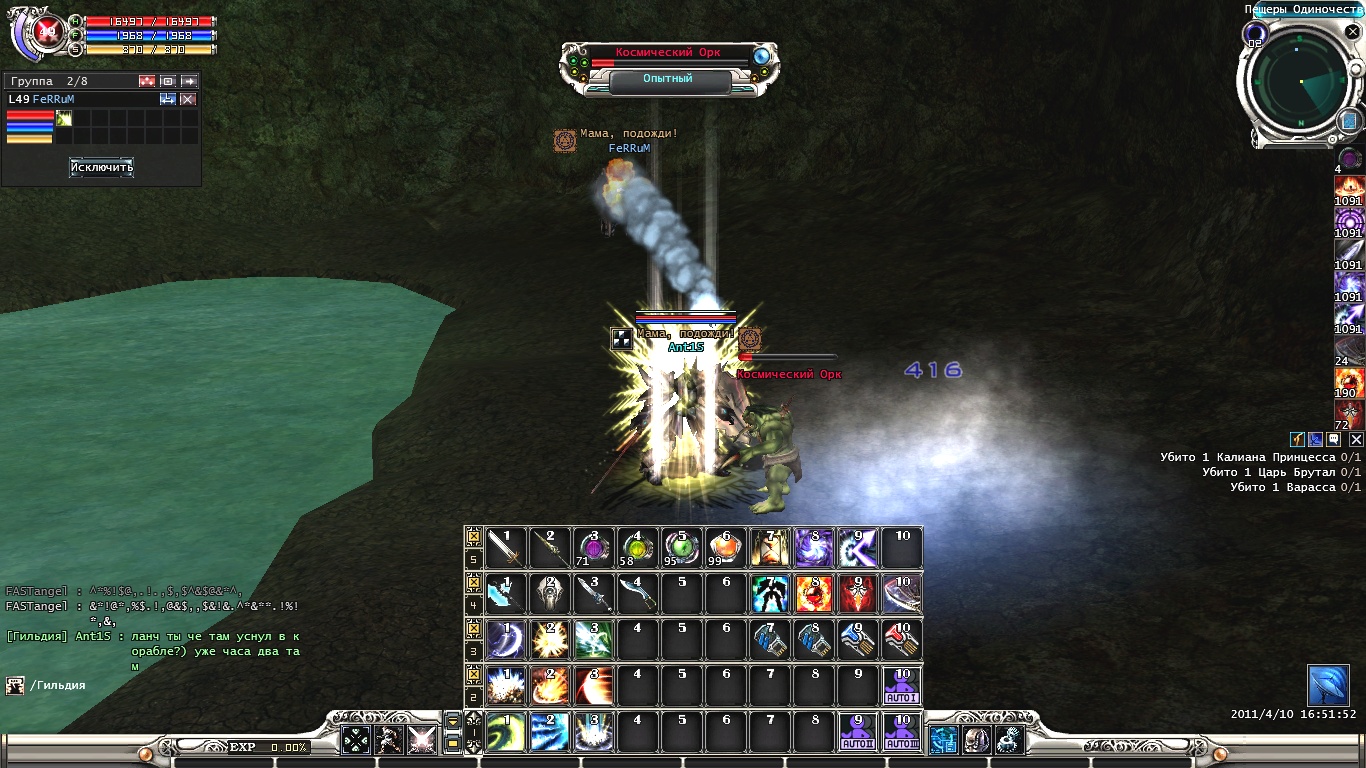The height and width of the screenshot is (768, 1366).
Task: Activate the fiery red orb skill
Action: pyautogui.click(x=814, y=594)
